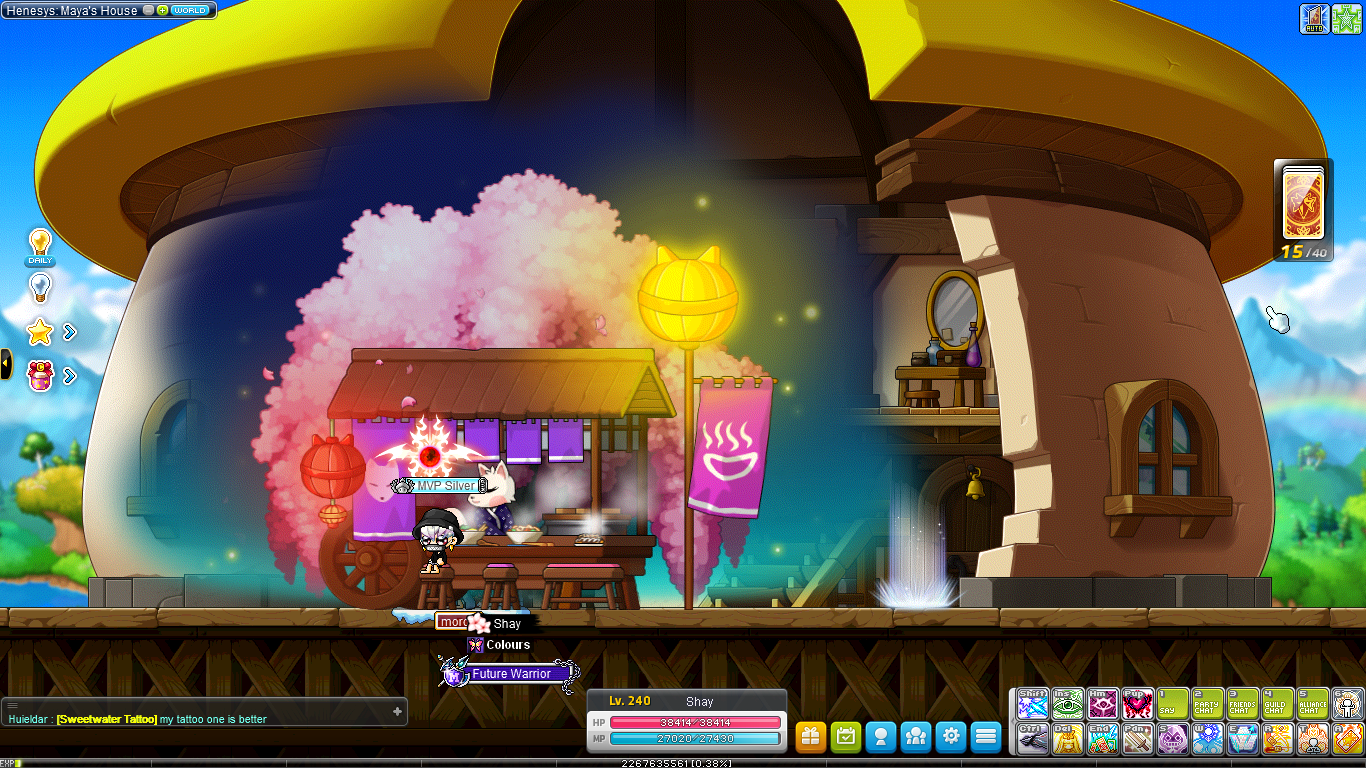Switch to the Party Chat tab

click(x=1207, y=703)
